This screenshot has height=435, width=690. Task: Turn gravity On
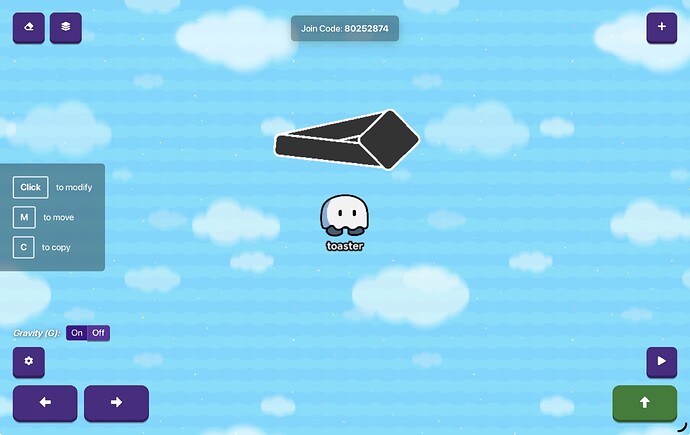tap(77, 333)
